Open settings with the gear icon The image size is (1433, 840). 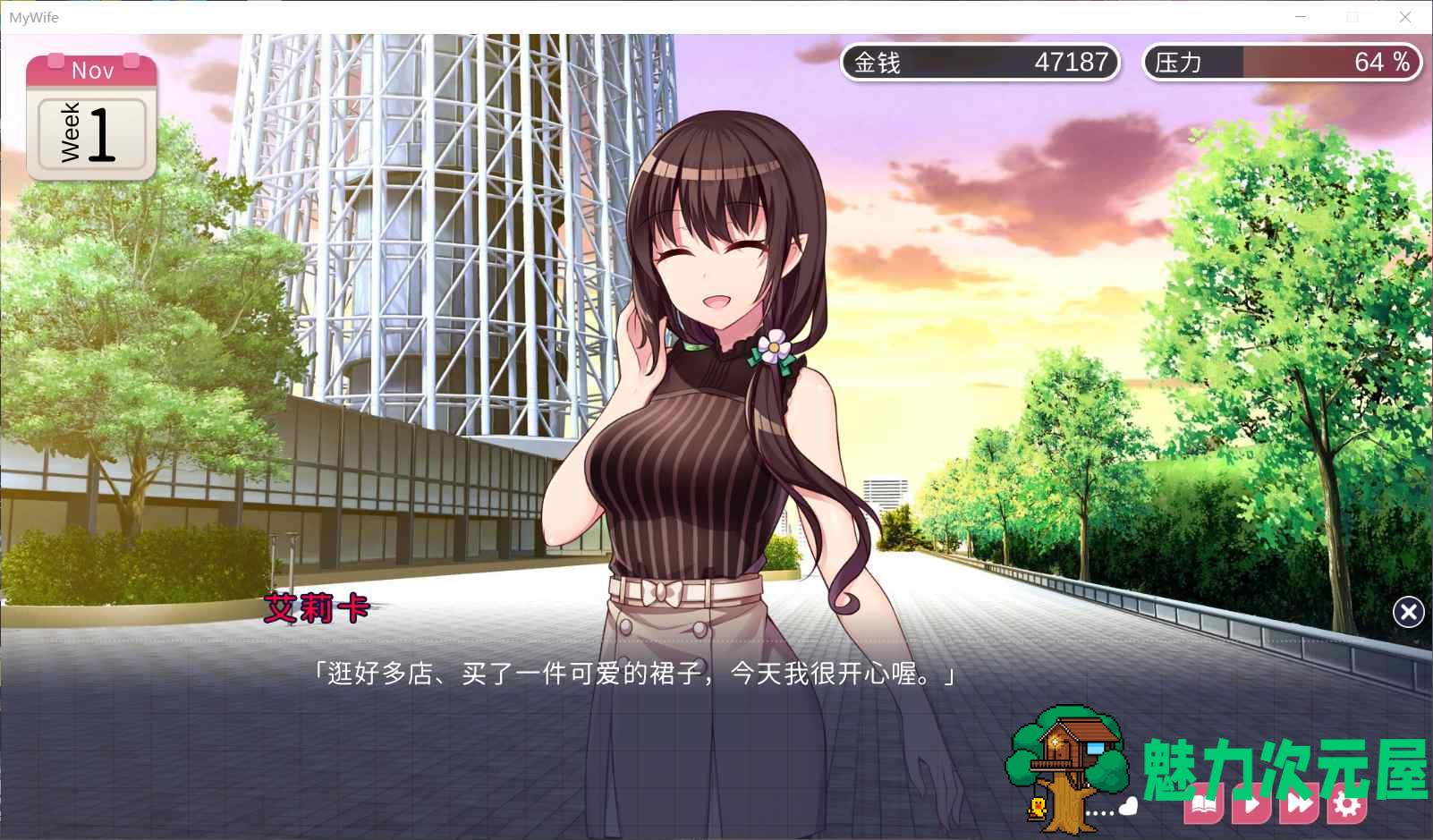point(1344,805)
